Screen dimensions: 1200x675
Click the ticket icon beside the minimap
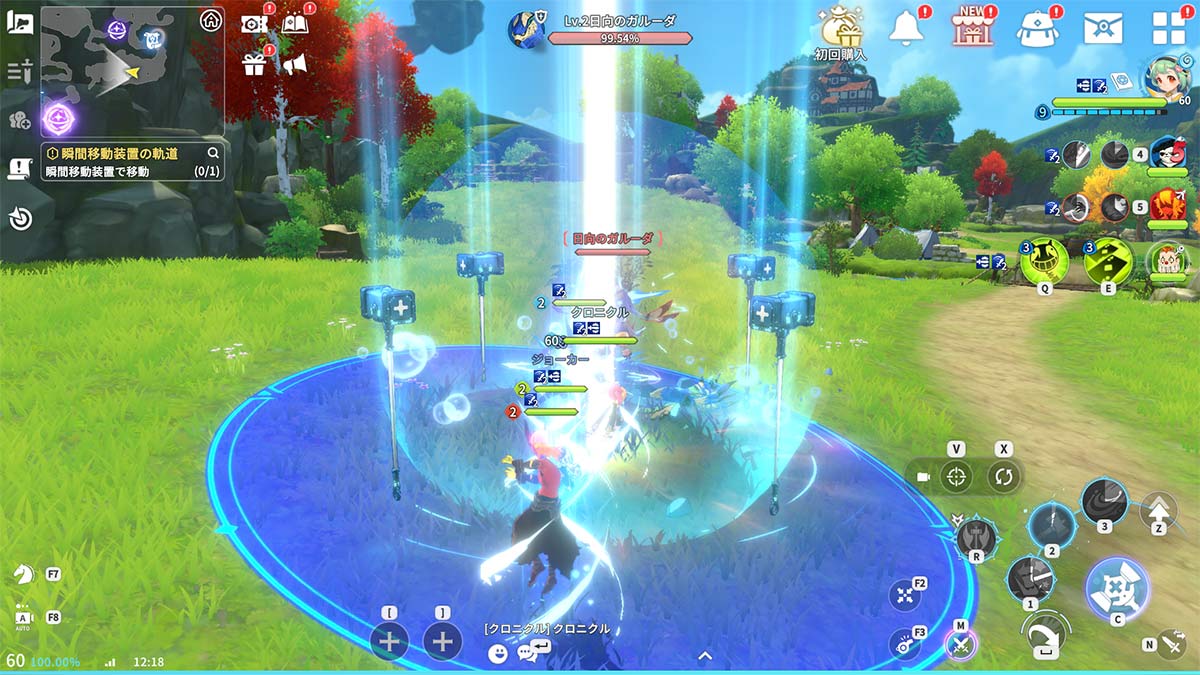pos(254,23)
